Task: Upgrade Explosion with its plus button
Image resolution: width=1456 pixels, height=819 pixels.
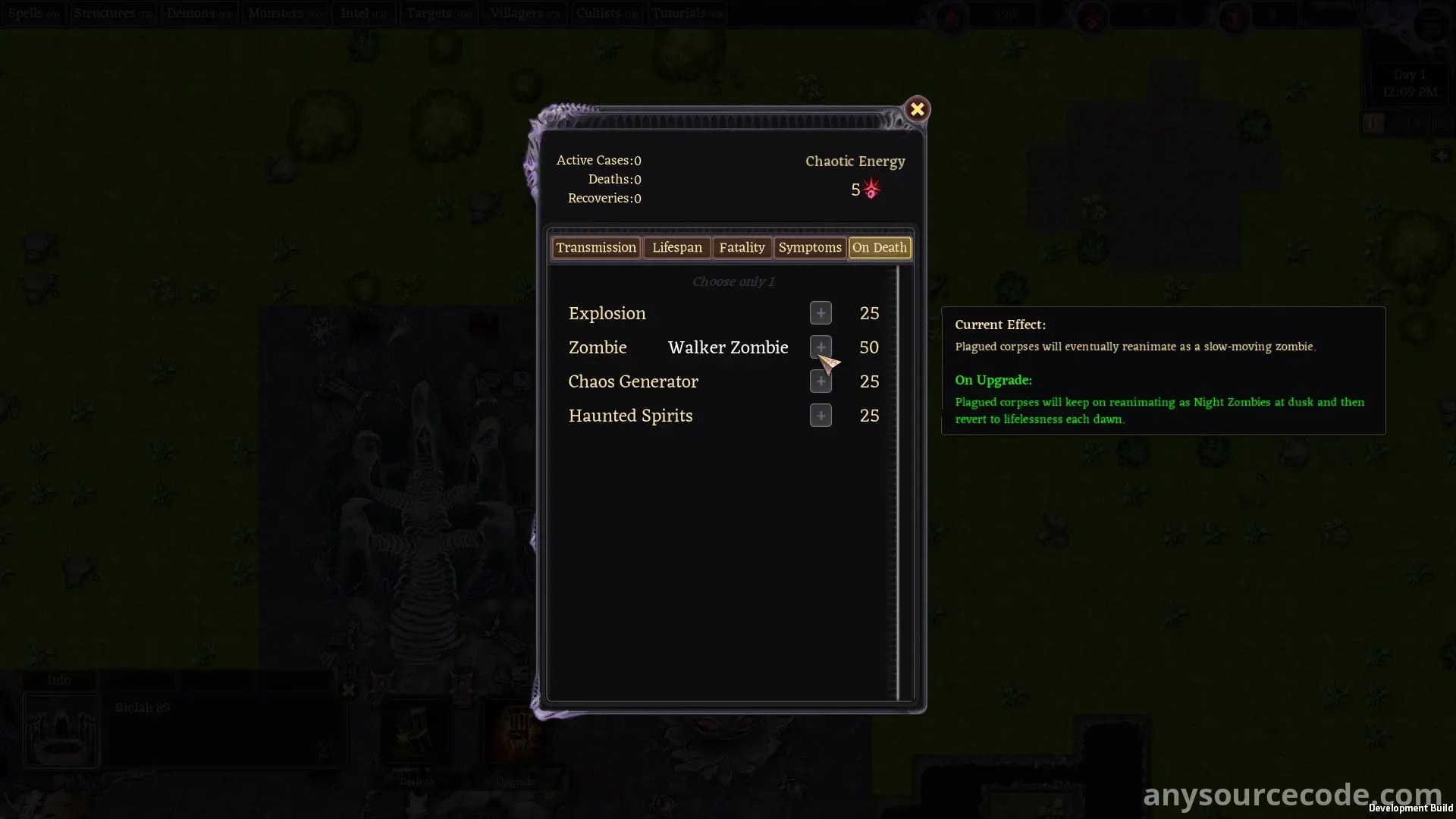Action: 821,313
